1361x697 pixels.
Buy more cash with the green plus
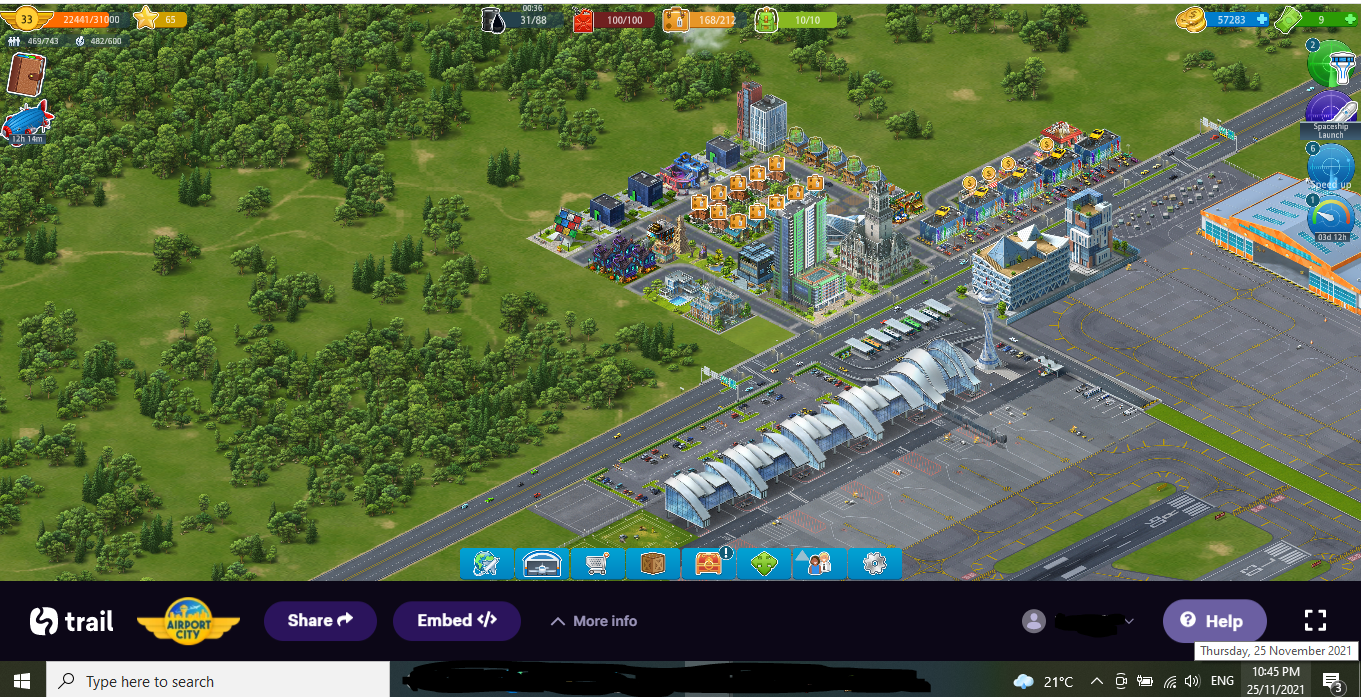click(1350, 19)
